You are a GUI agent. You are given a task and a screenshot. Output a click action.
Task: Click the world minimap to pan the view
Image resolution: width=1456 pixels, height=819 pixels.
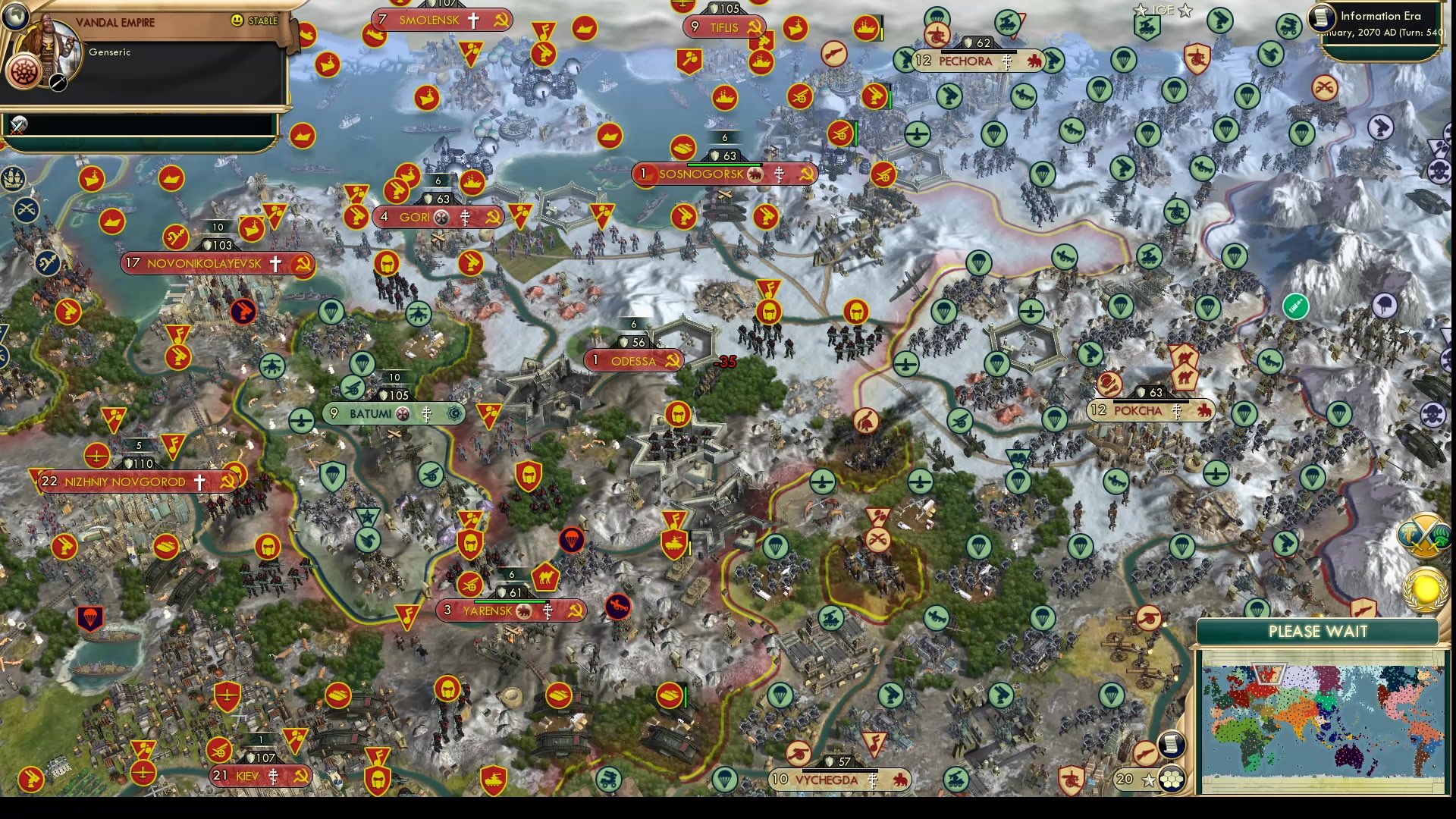1323,720
